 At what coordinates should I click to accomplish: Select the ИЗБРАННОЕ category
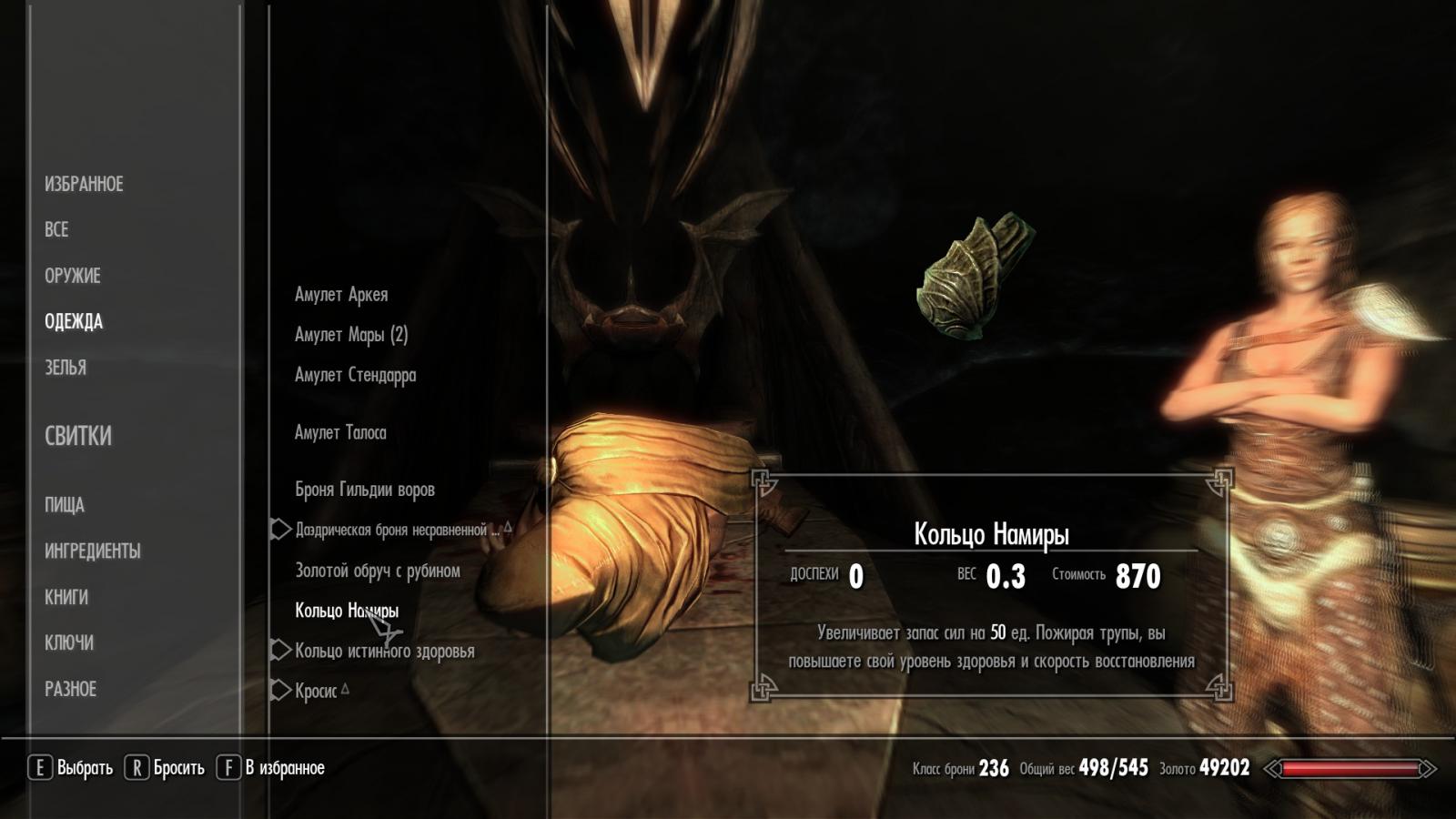tap(85, 183)
